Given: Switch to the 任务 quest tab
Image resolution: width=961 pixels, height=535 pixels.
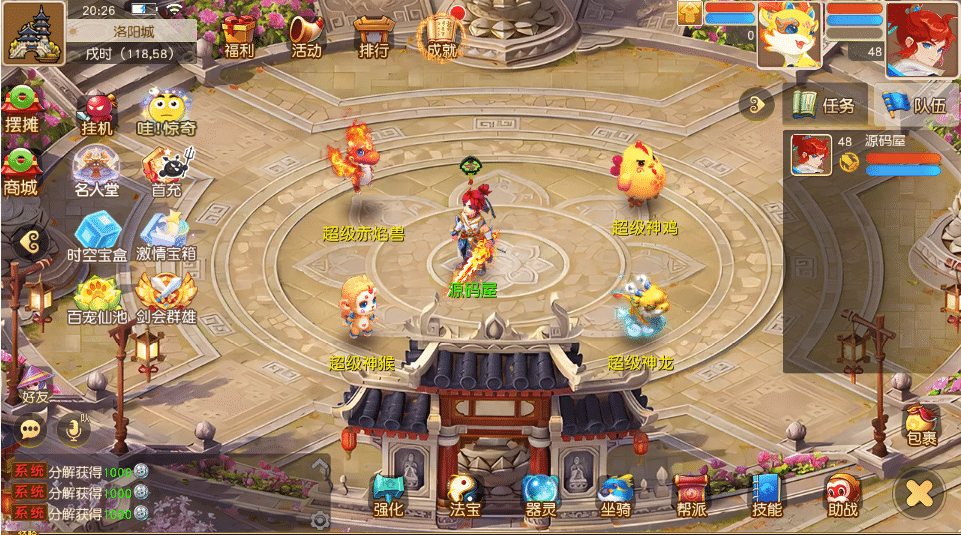Looking at the screenshot, I should [x=824, y=104].
